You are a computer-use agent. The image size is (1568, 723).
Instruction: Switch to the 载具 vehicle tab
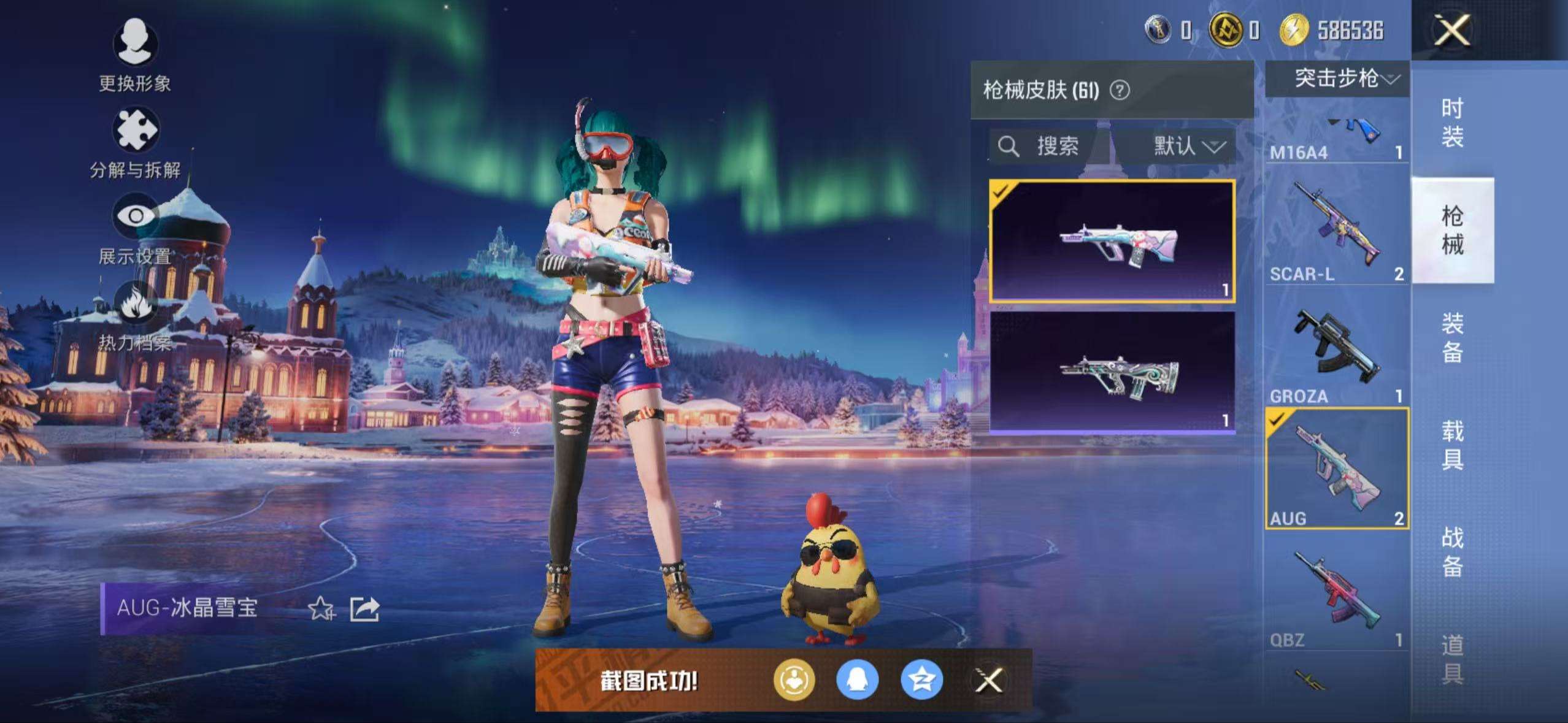click(1452, 445)
